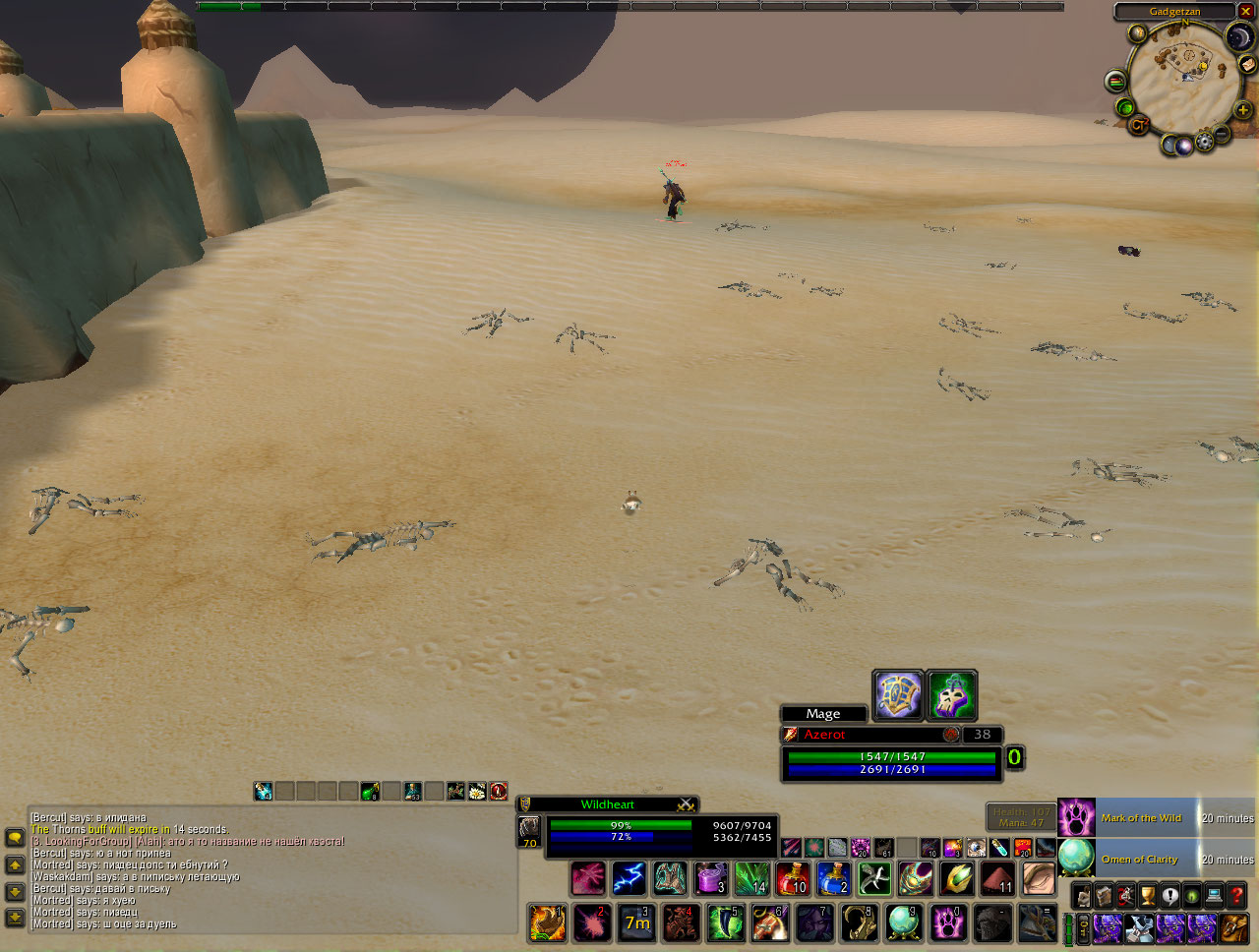The width and height of the screenshot is (1259, 952).
Task: Use the blue mana potion
Action: [x=833, y=878]
